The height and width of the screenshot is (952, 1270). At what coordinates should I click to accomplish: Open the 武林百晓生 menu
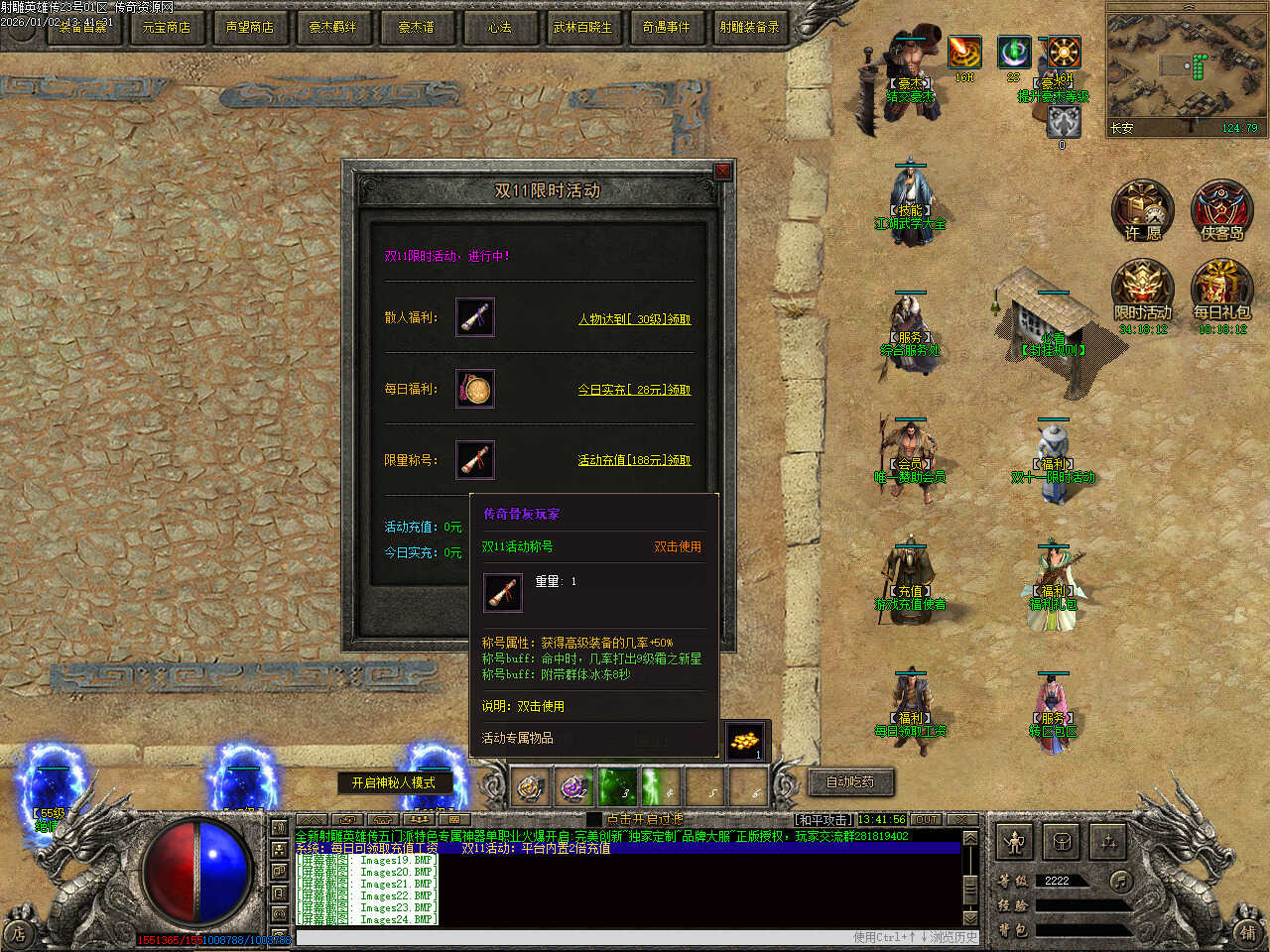[x=583, y=27]
